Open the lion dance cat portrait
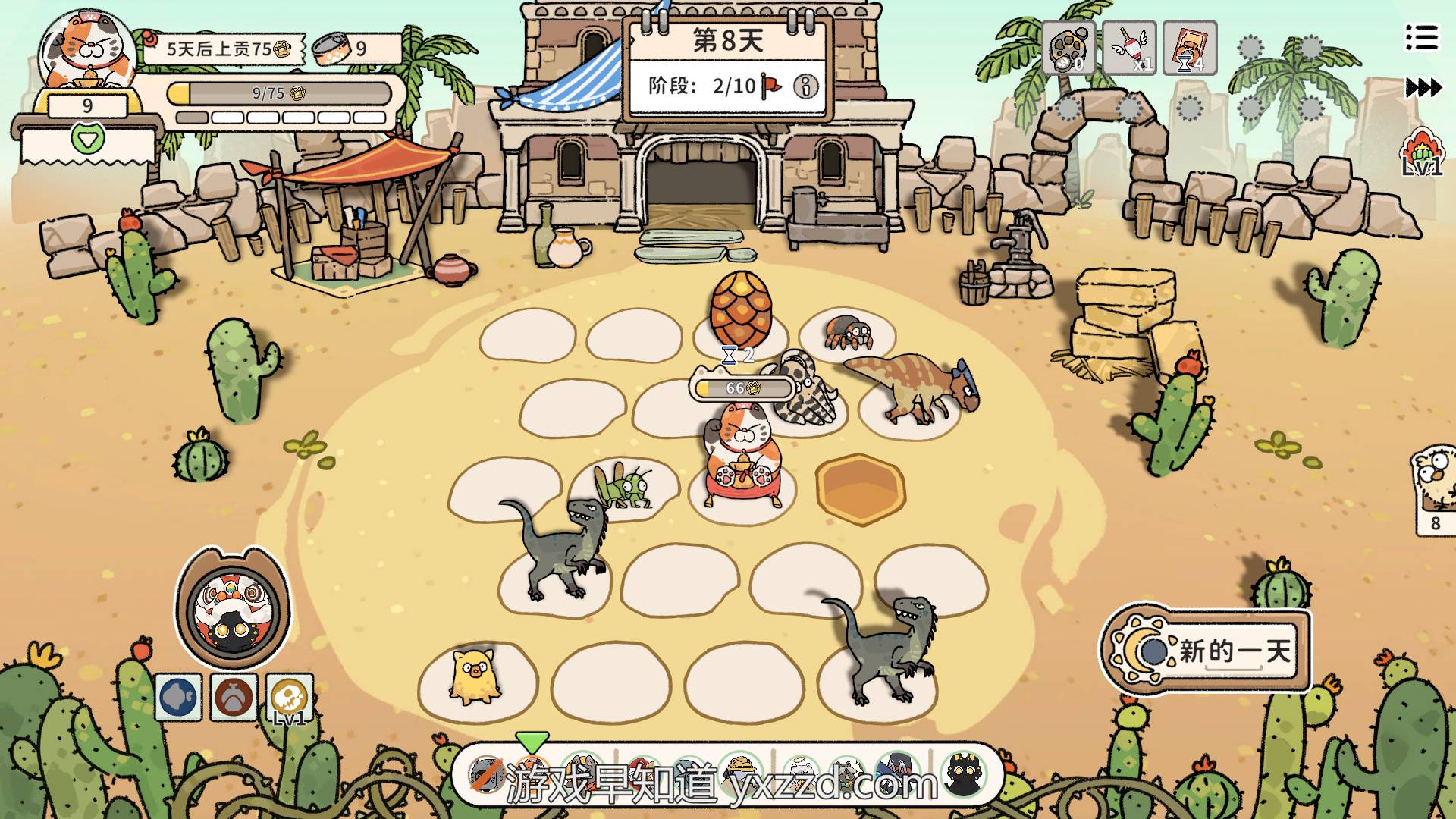The height and width of the screenshot is (819, 1456). [233, 608]
